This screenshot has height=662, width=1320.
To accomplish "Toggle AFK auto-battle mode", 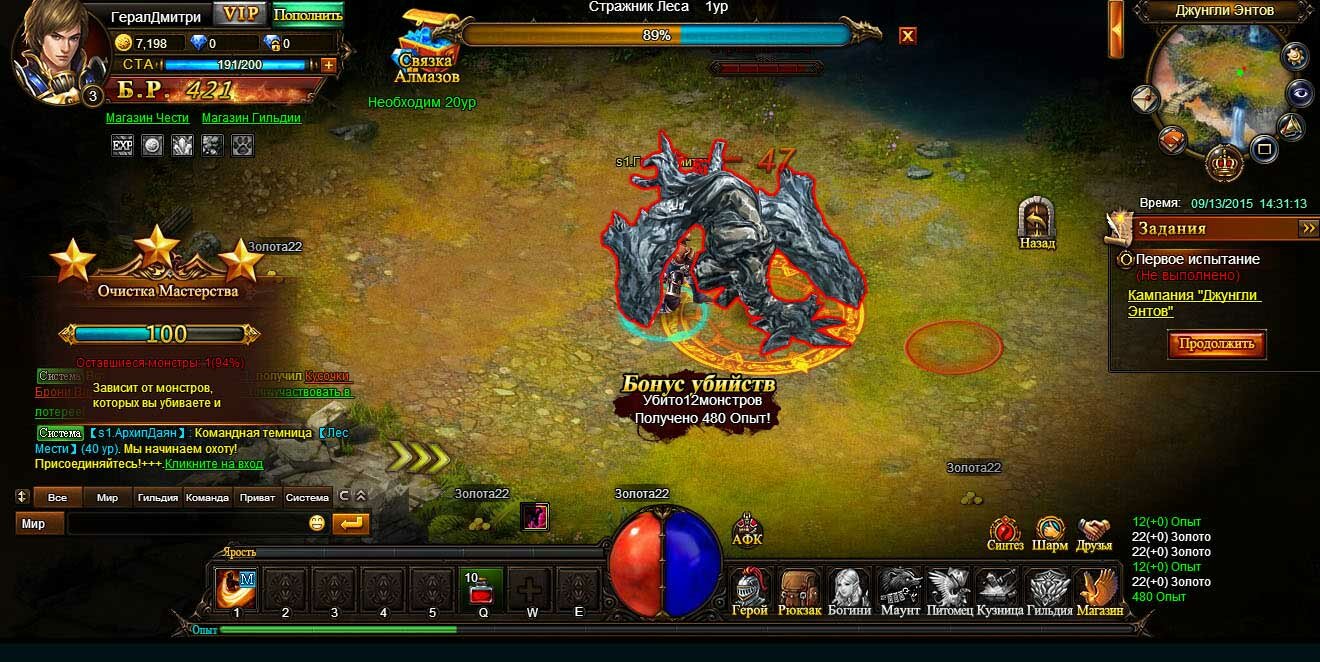I will coord(747,530).
